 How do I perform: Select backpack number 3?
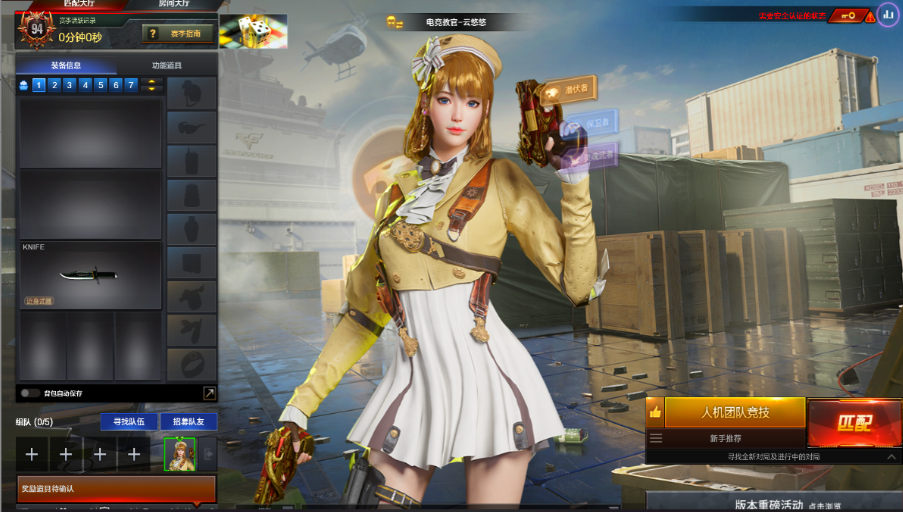(71, 85)
